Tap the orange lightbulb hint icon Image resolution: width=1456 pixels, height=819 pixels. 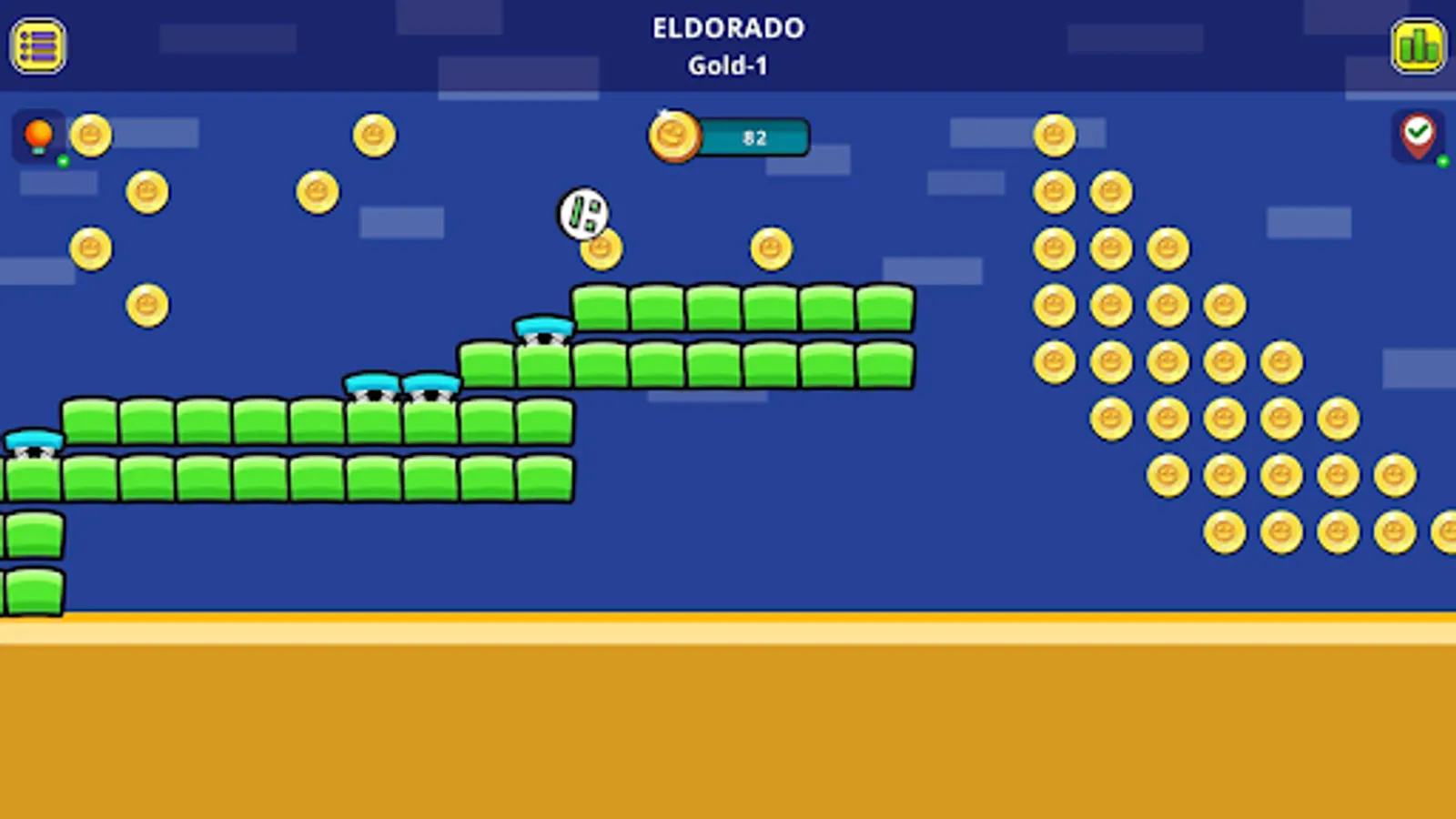(36, 136)
